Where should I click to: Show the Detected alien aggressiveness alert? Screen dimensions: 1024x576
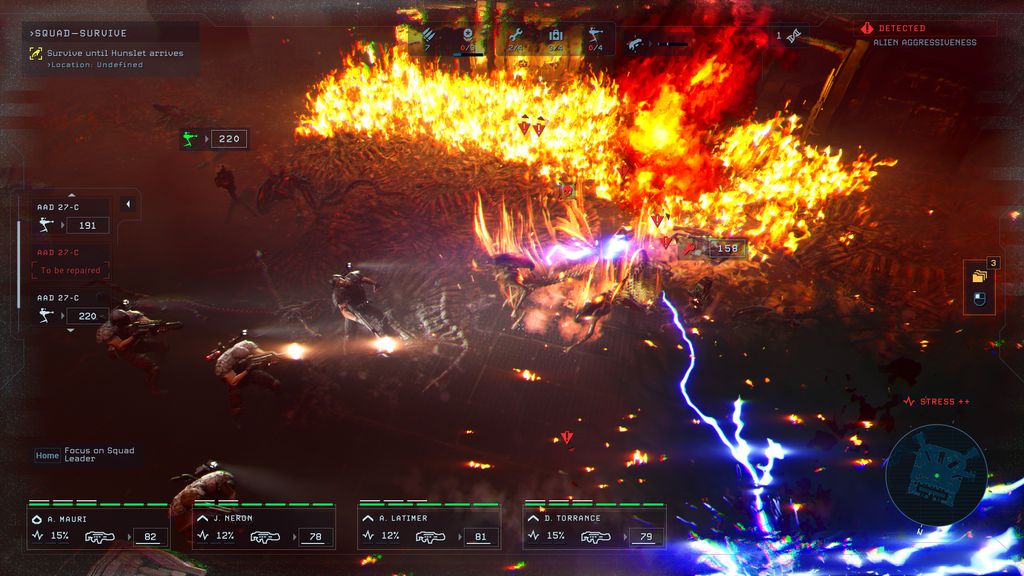(926, 35)
